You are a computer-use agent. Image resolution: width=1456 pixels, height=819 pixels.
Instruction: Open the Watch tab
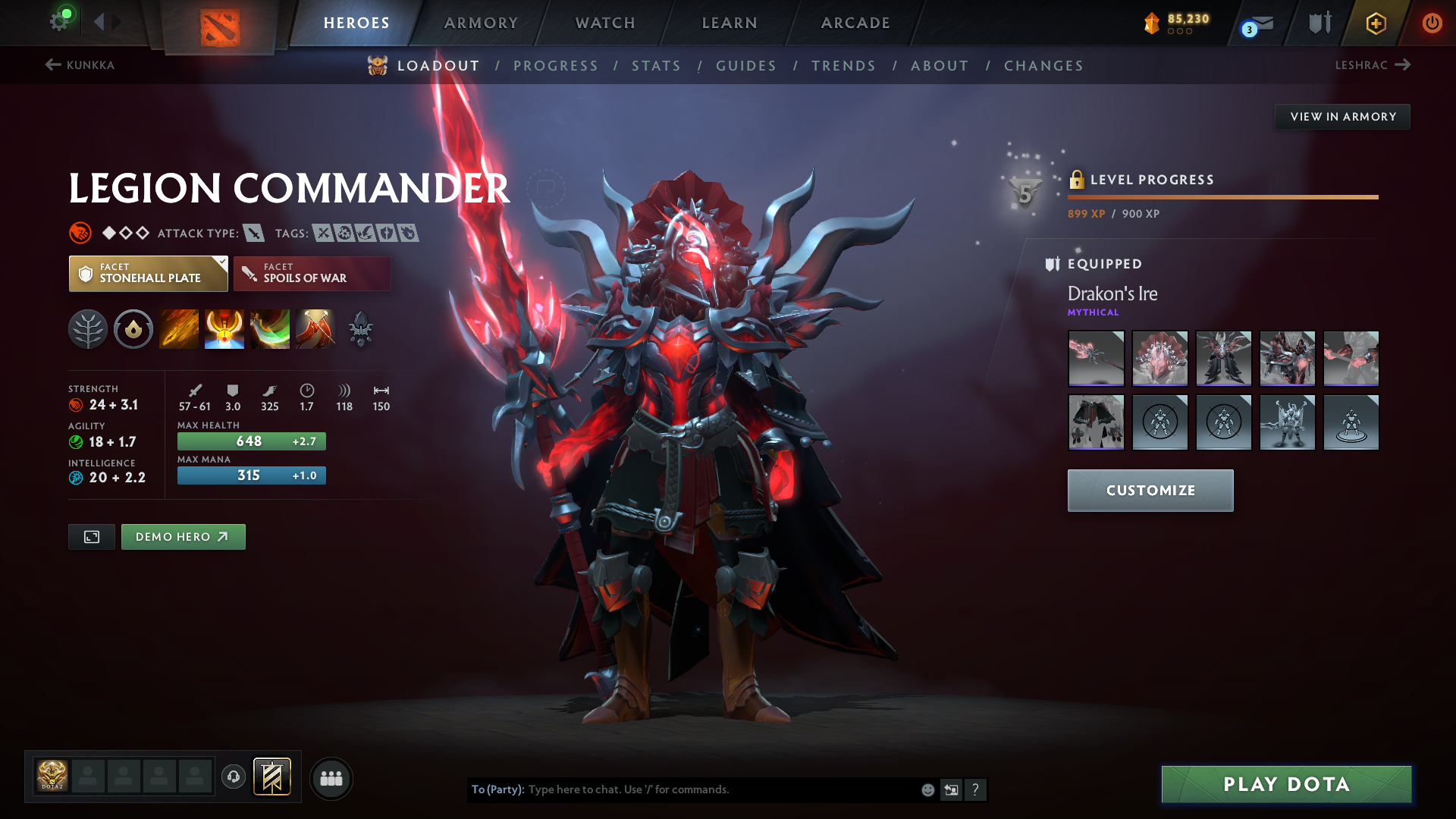coord(605,23)
